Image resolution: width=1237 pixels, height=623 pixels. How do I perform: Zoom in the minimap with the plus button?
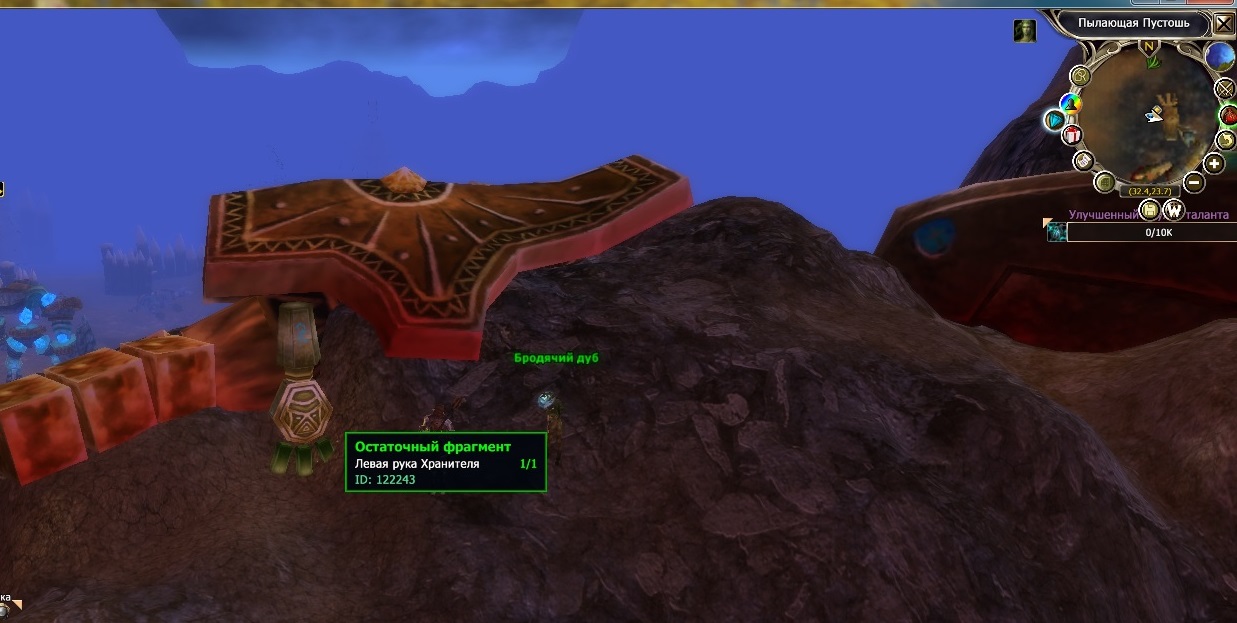point(1214,164)
